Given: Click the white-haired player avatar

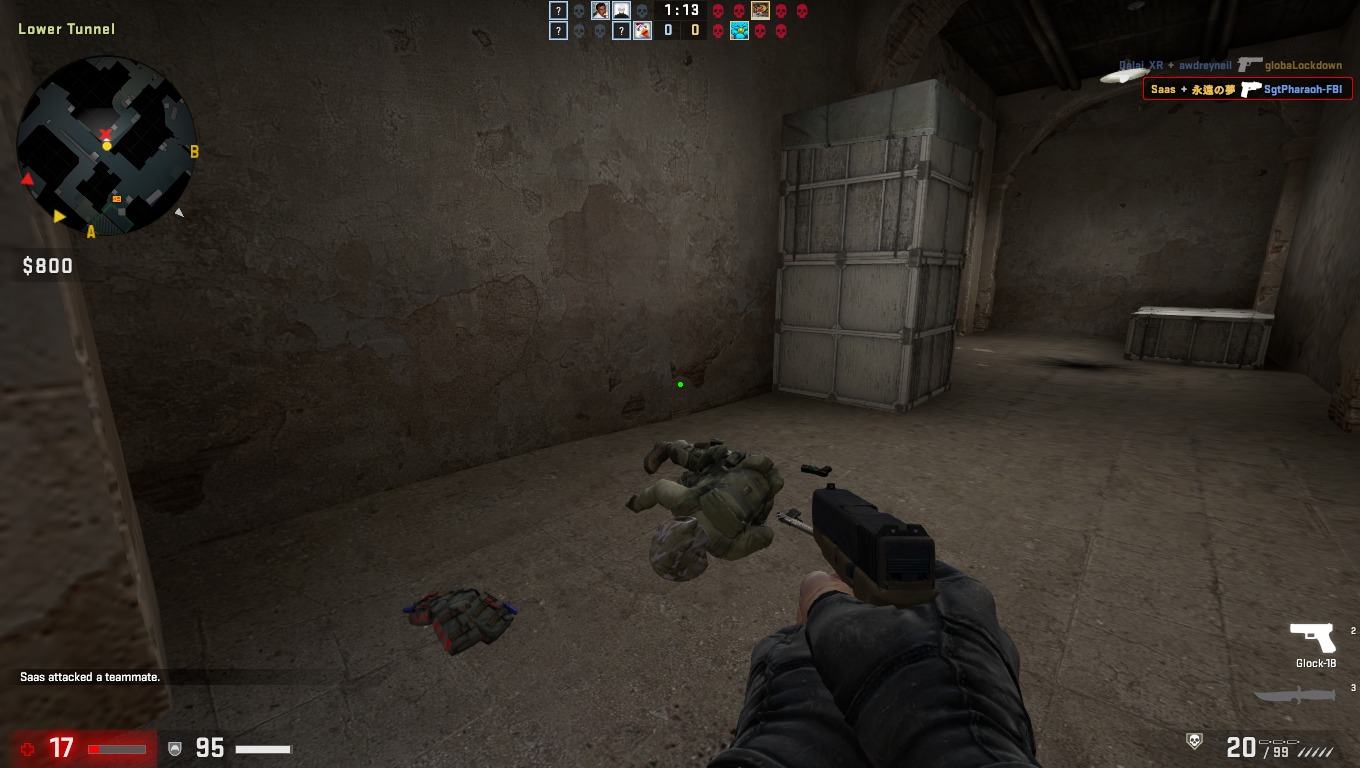Looking at the screenshot, I should pos(621,11).
